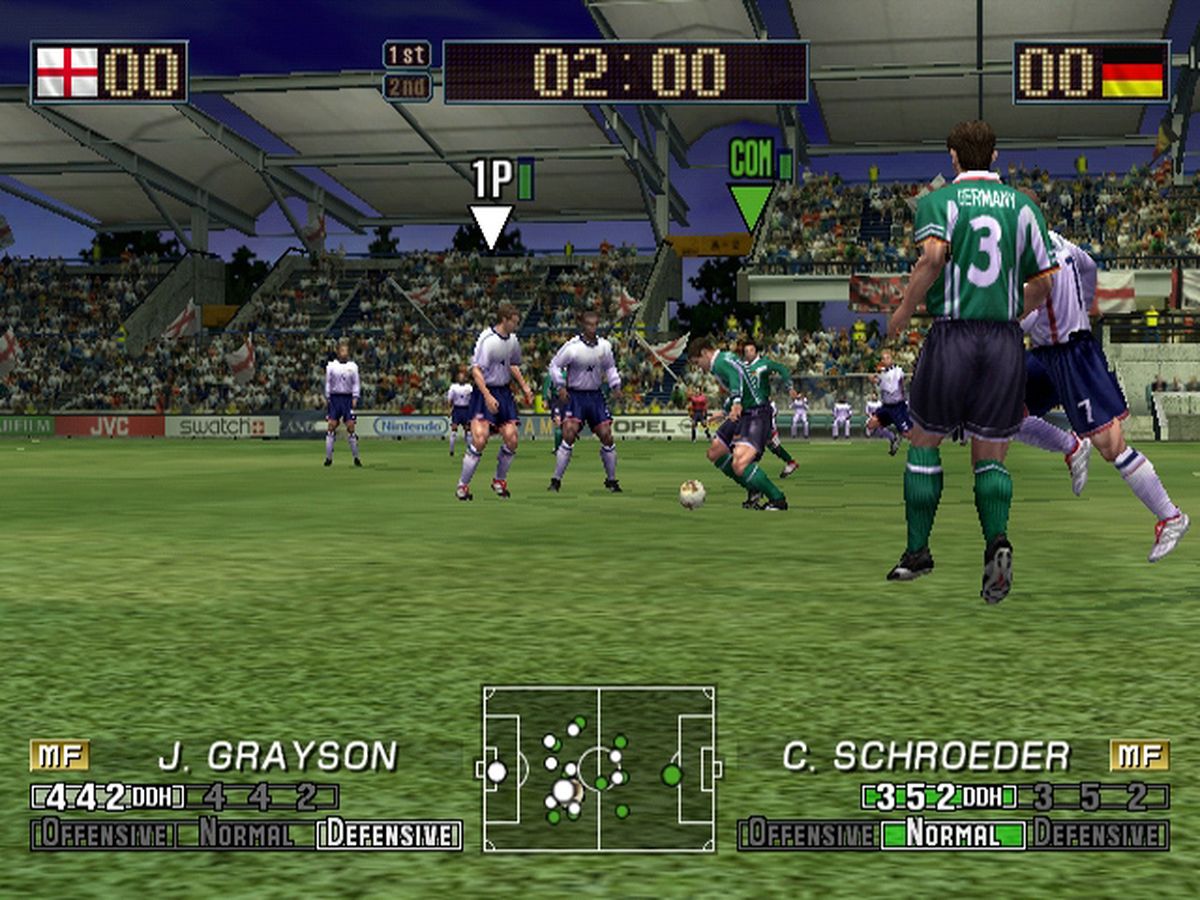The image size is (1200, 900).
Task: Select Defensive tactic under C. Schroeder
Action: (1097, 834)
